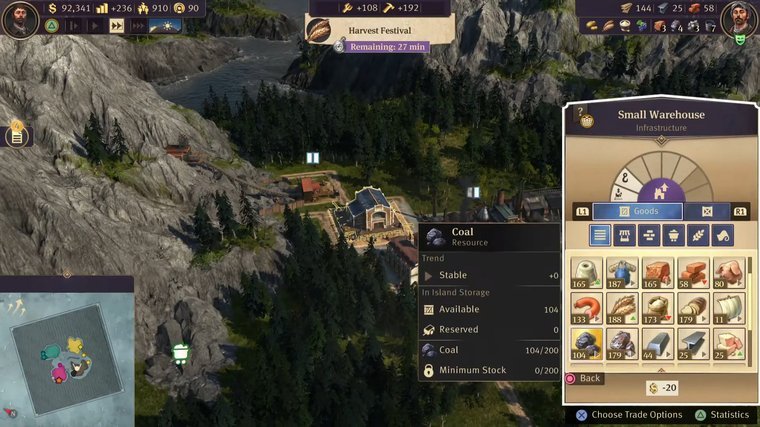The height and width of the screenshot is (427, 760).
Task: Click the Harvest Festival notification
Action: point(378,31)
